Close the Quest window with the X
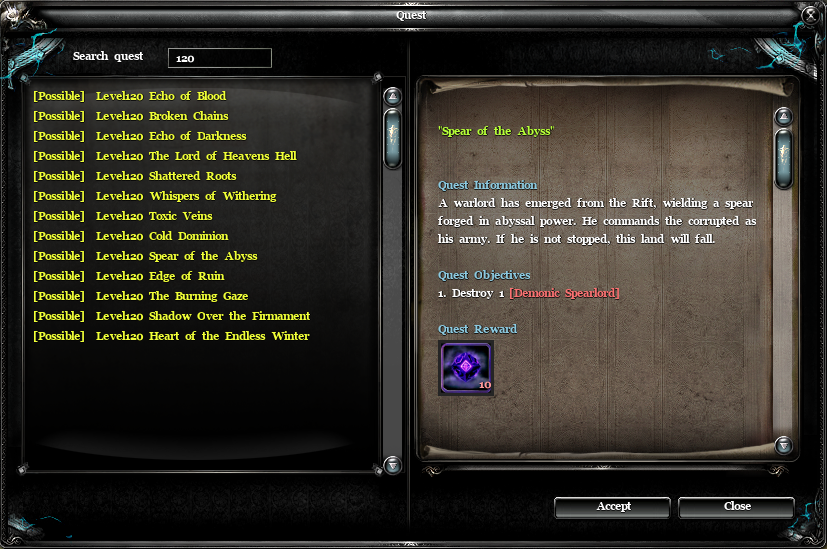This screenshot has height=549, width=827. pos(810,14)
